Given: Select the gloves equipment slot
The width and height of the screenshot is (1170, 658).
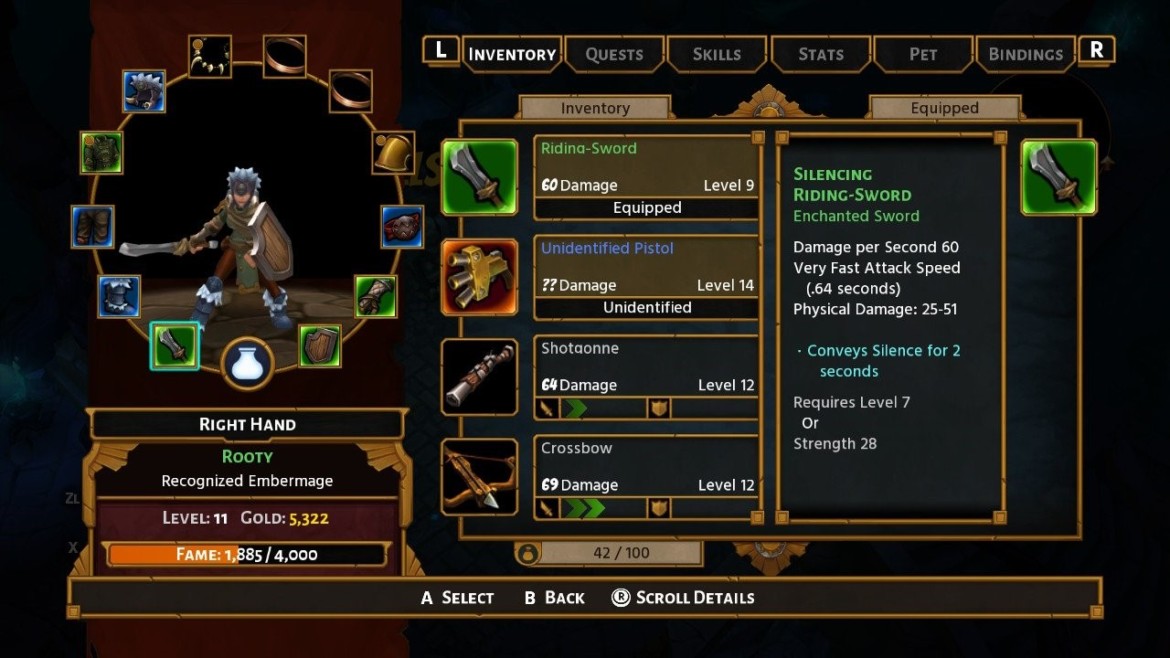Looking at the screenshot, I should [x=376, y=296].
